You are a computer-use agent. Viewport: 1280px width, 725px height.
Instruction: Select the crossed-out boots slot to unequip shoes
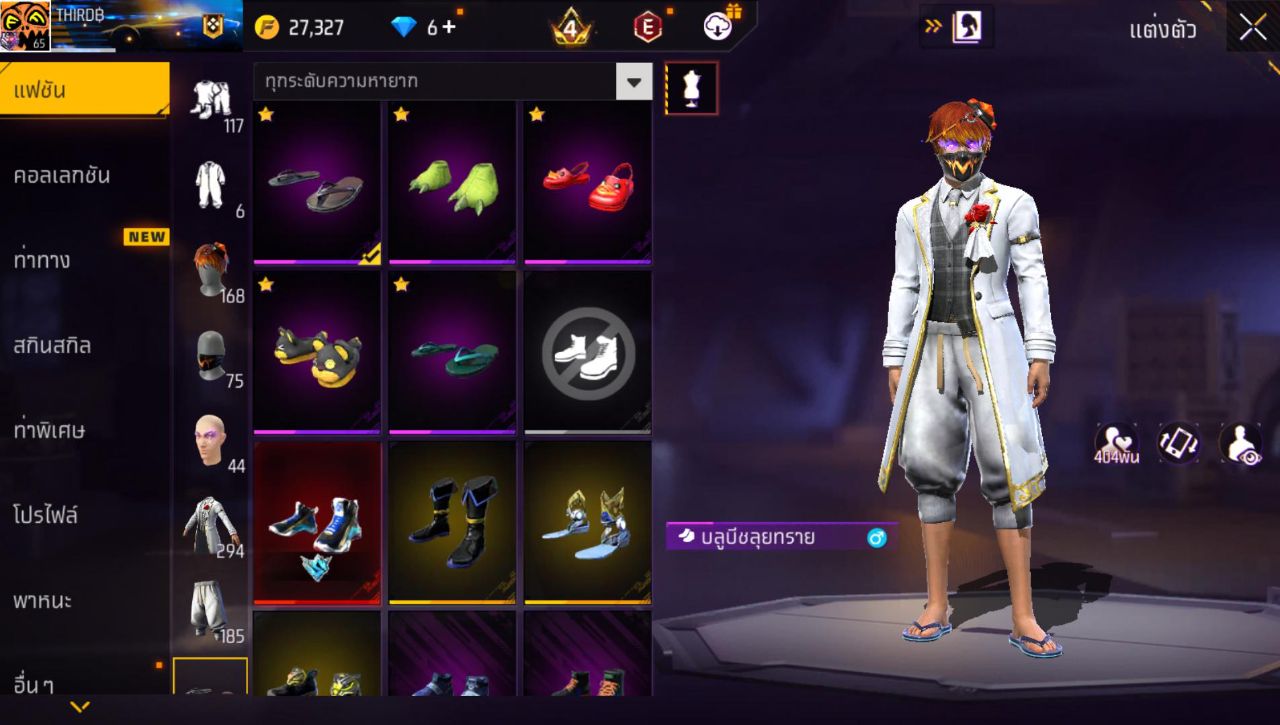click(x=587, y=352)
